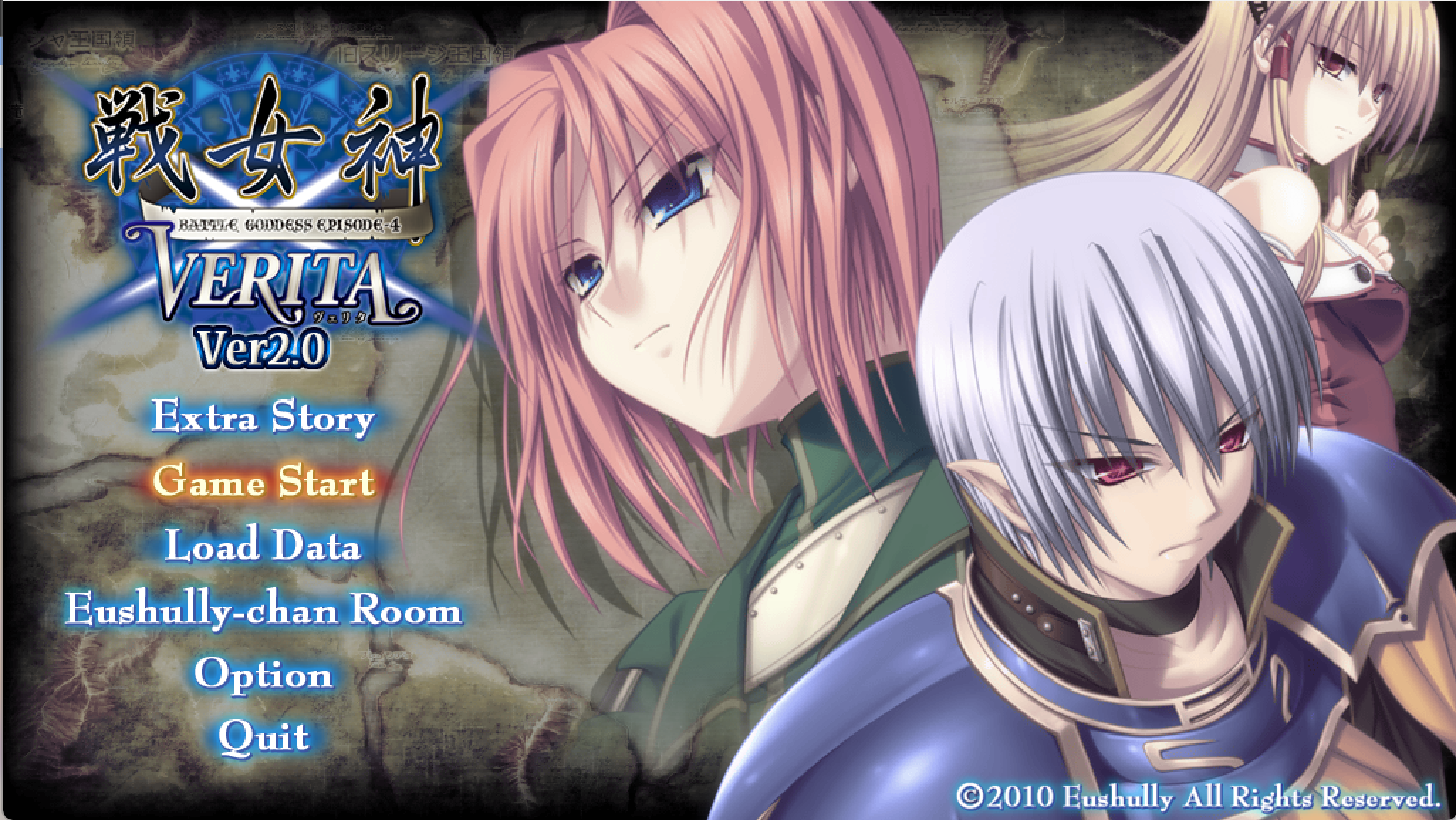This screenshot has width=1456, height=820.
Task: Click Load Data to load a save
Action: tap(263, 547)
